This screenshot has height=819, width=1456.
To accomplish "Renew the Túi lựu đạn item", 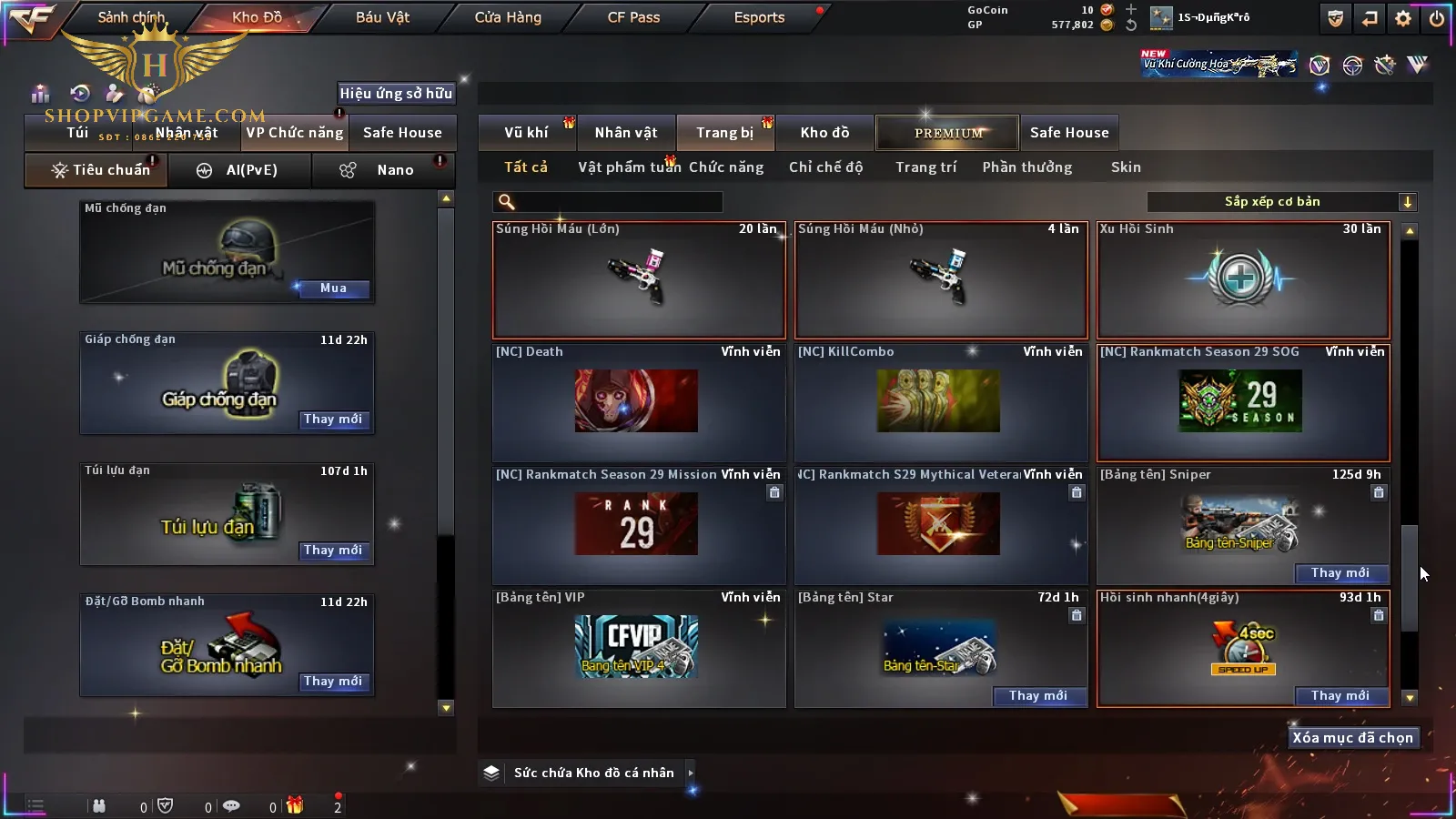I will tap(333, 551).
